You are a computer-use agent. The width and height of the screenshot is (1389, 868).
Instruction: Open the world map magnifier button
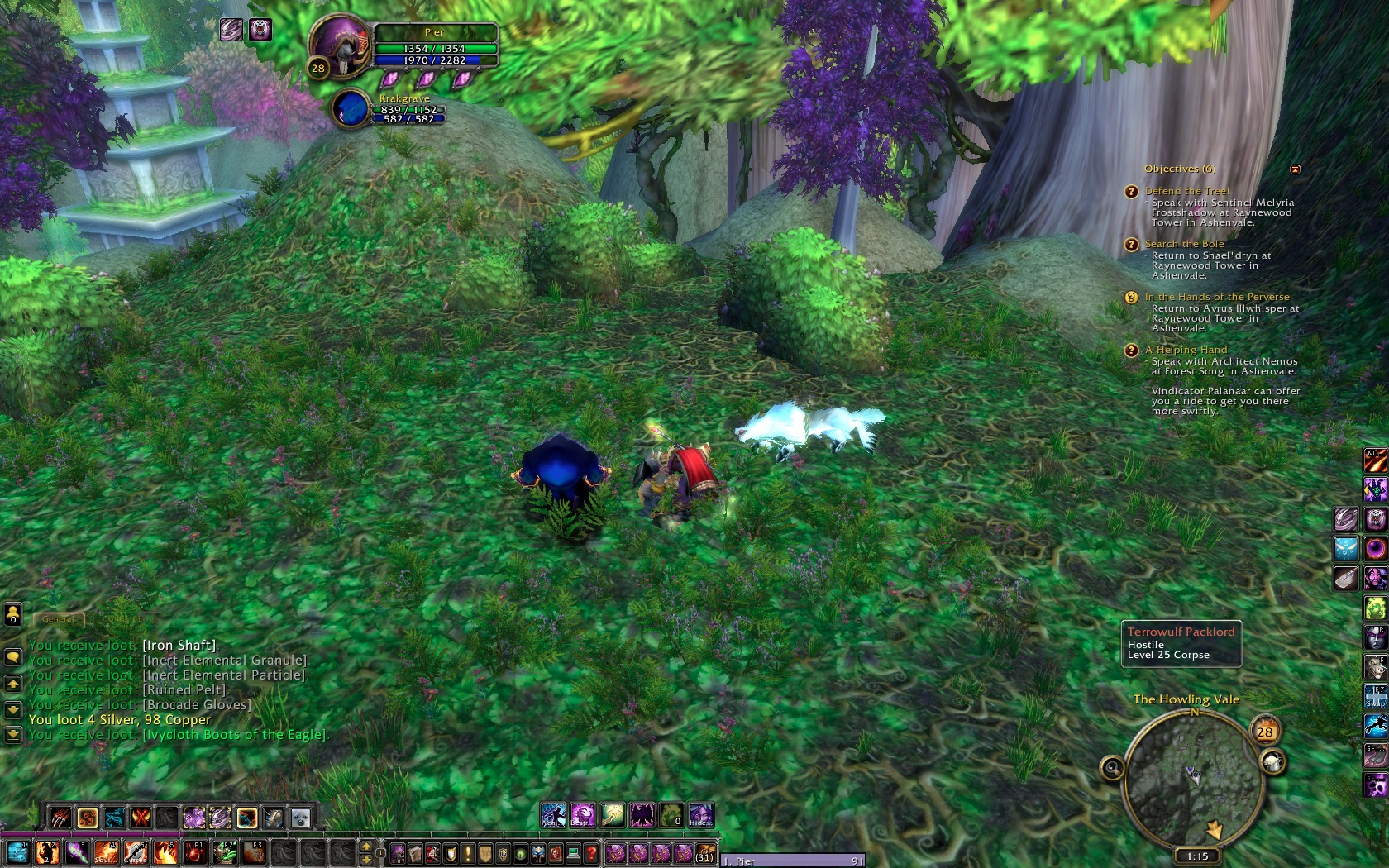(1112, 769)
